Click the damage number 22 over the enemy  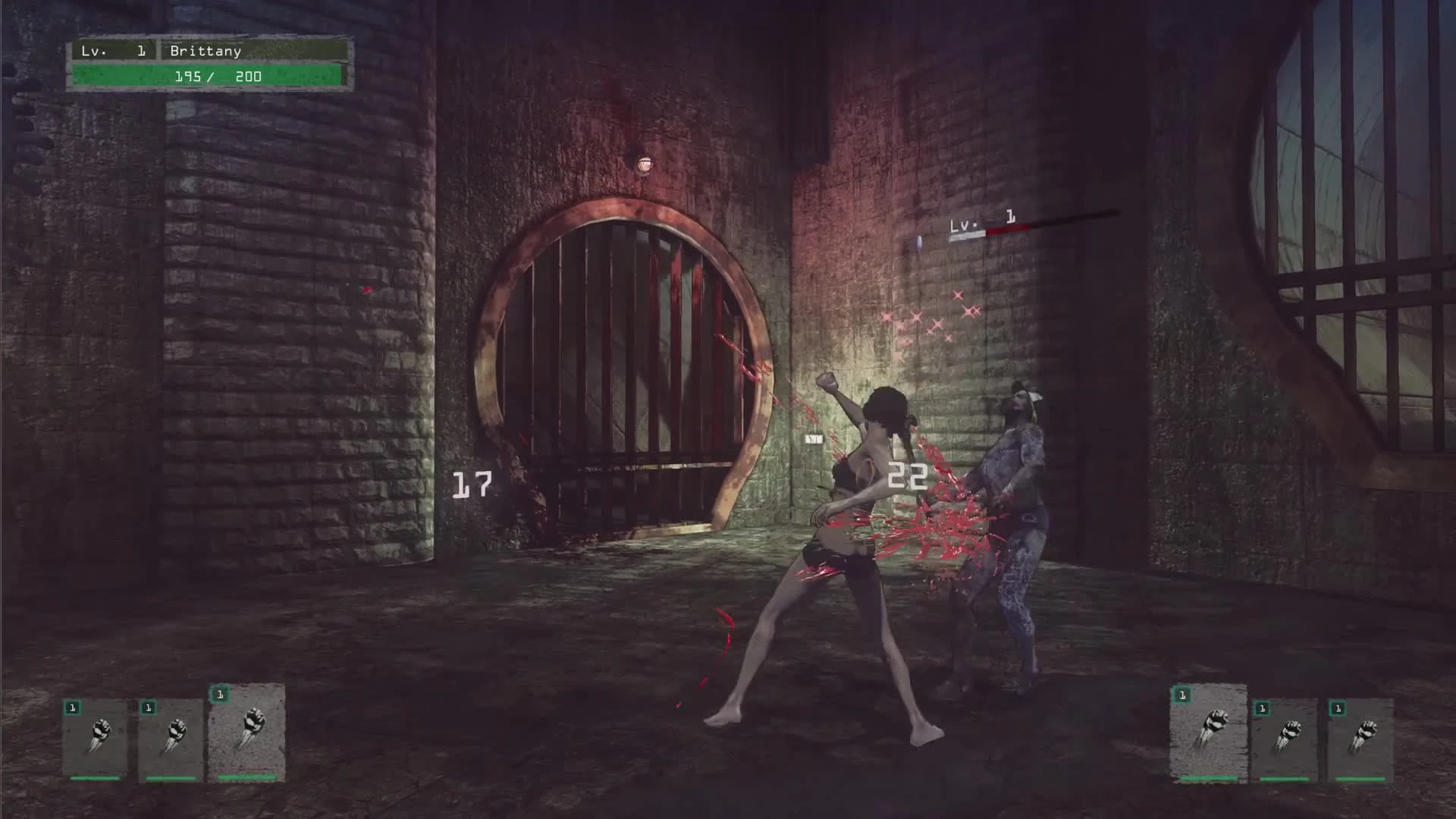pyautogui.click(x=908, y=476)
